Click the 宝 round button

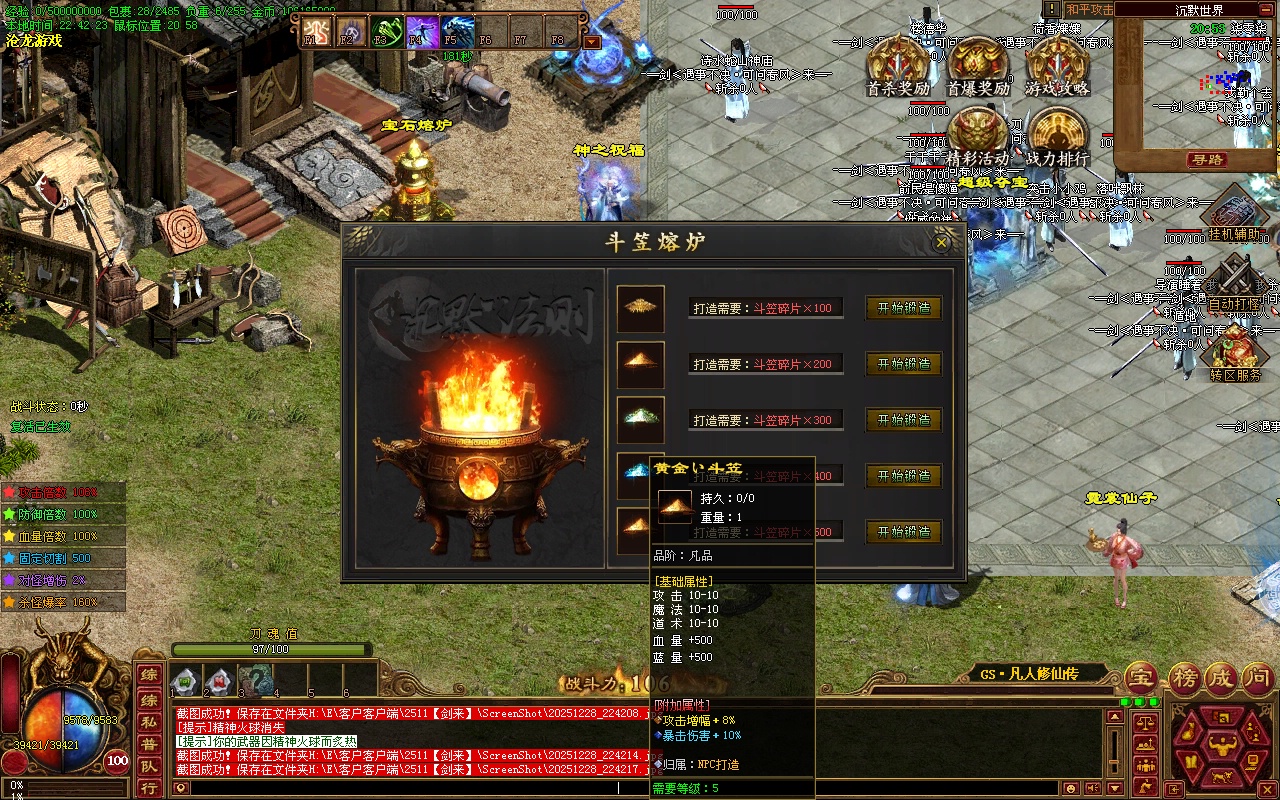1140,679
